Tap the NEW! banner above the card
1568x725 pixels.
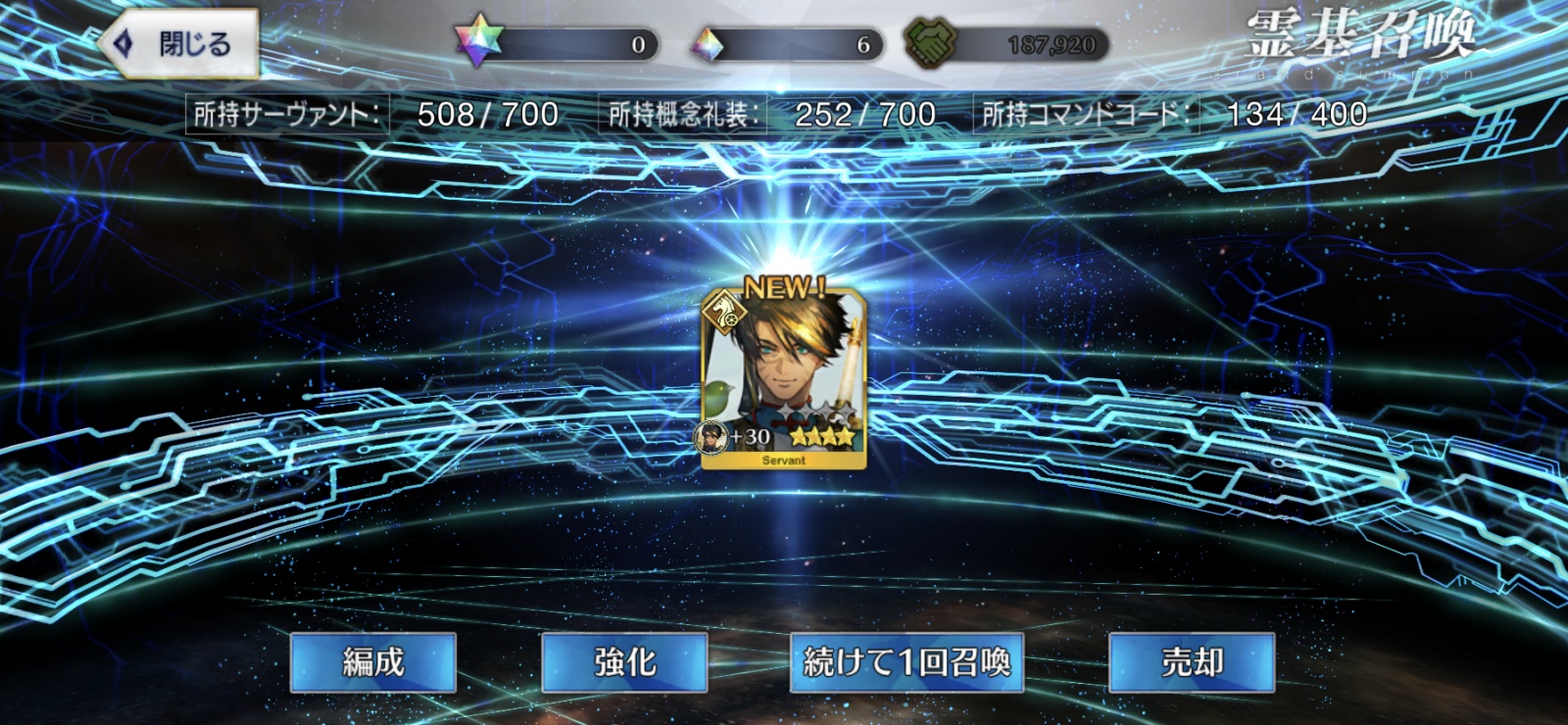click(784, 286)
